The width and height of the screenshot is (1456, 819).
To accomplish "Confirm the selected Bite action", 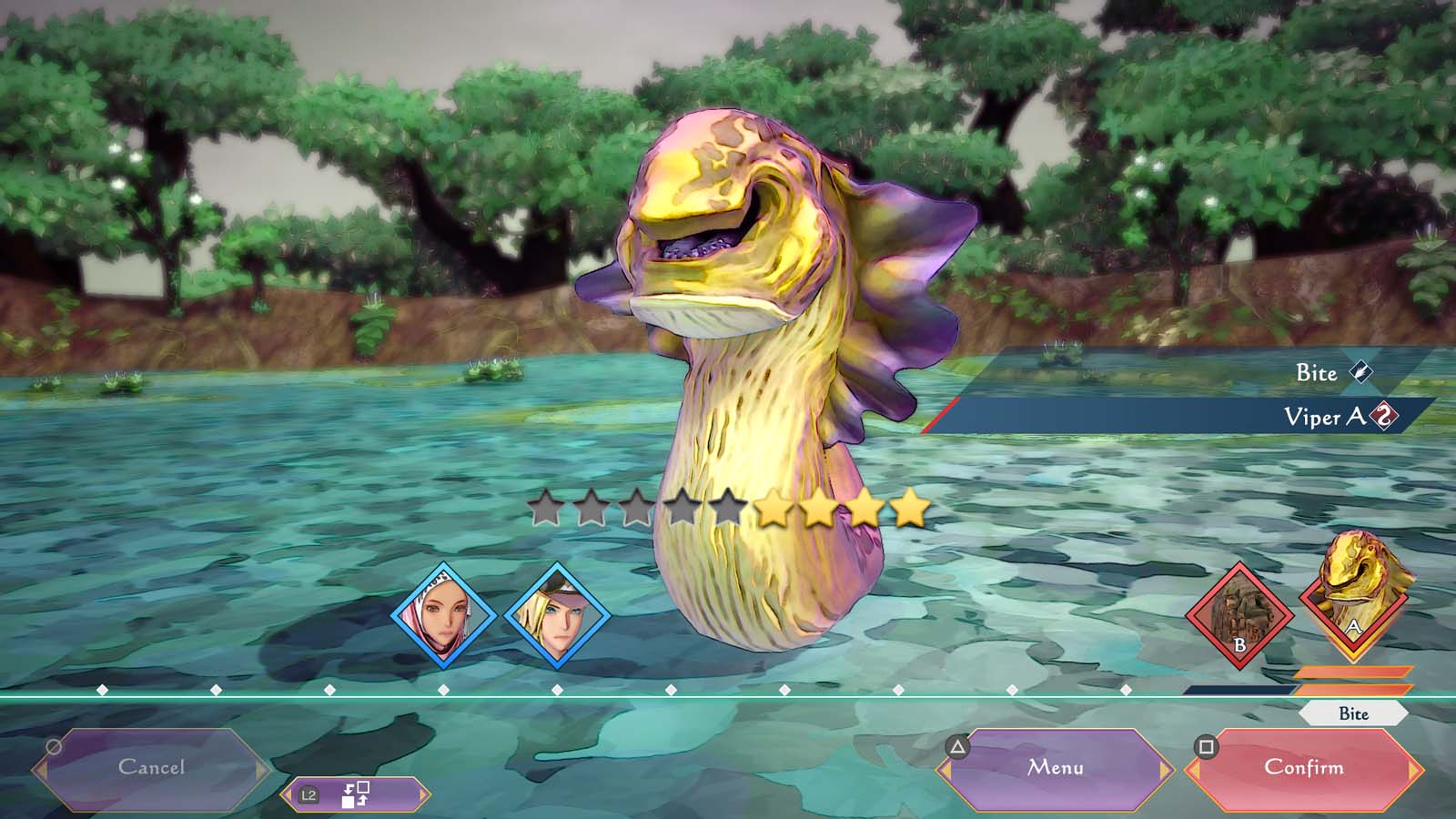I will (x=1303, y=768).
